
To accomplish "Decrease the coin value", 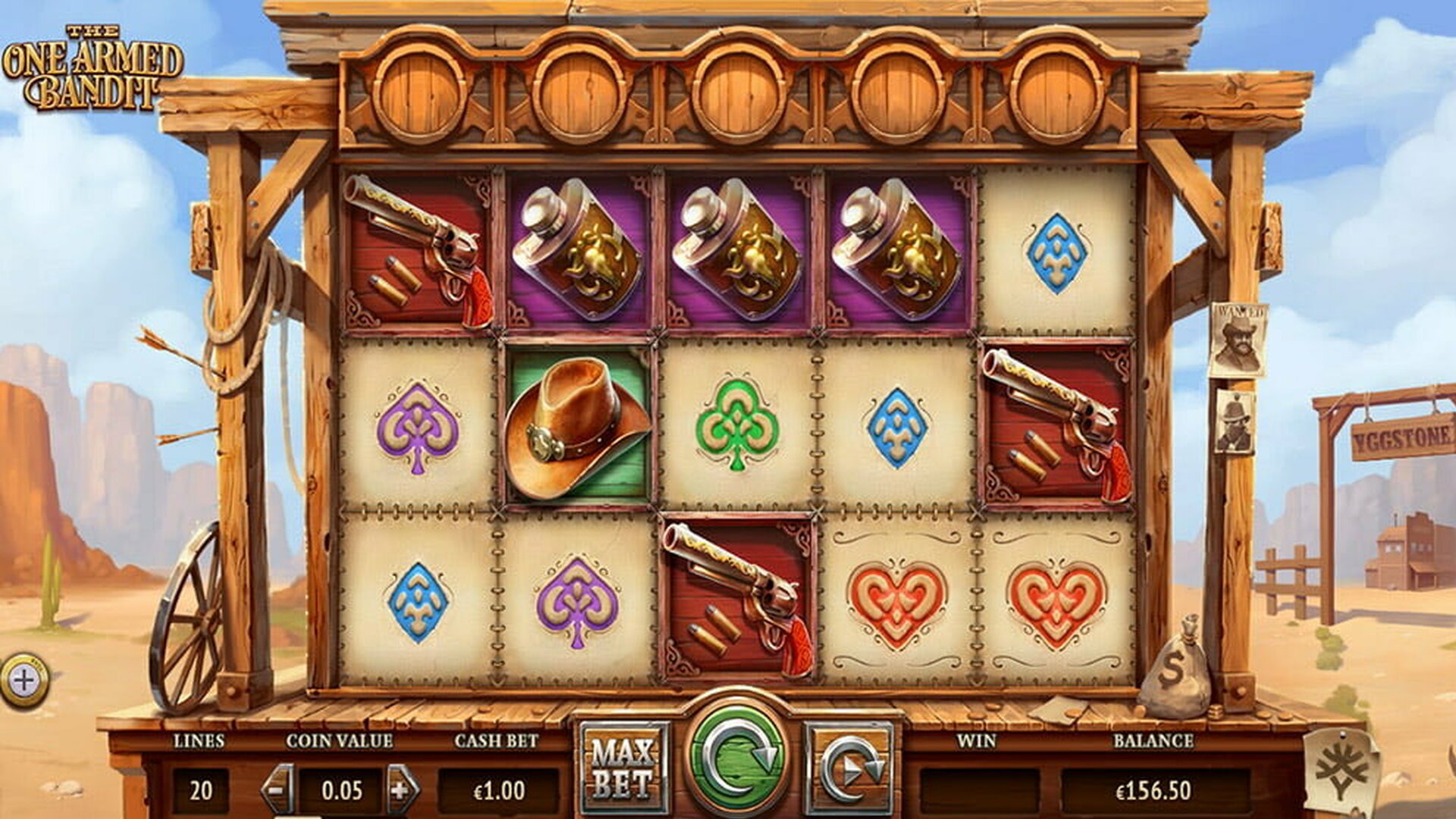I will pos(278,789).
